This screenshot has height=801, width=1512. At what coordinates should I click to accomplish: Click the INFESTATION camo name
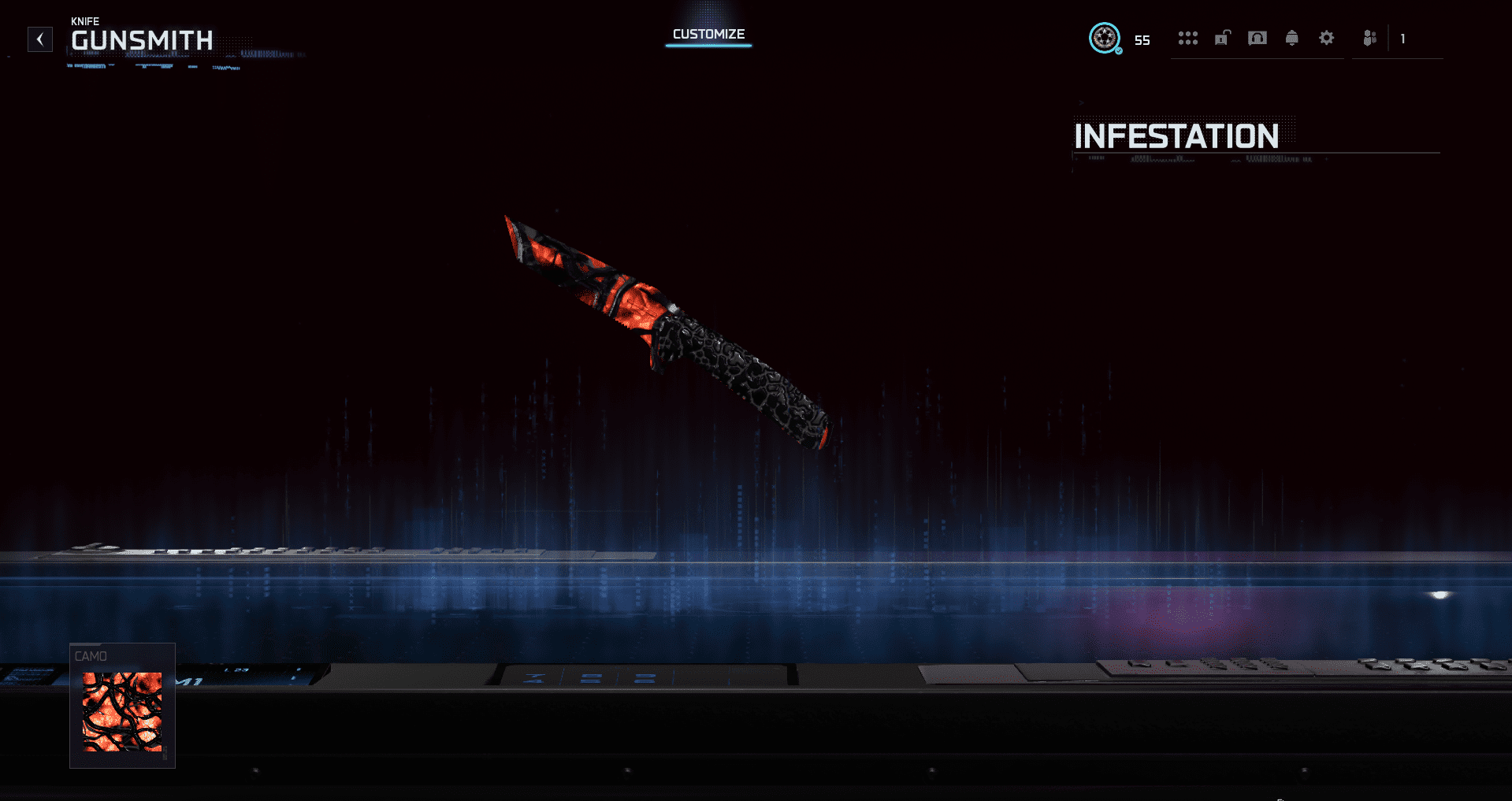tap(1176, 137)
